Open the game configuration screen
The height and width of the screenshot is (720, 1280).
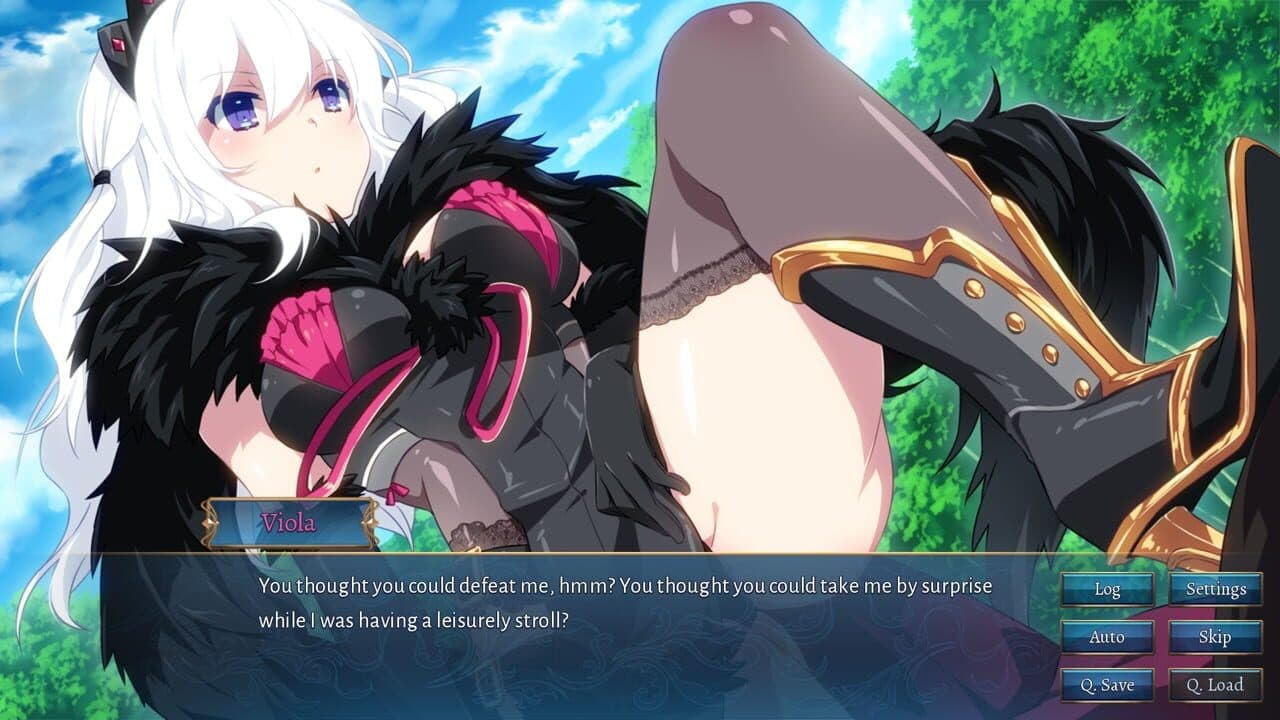tap(1215, 589)
